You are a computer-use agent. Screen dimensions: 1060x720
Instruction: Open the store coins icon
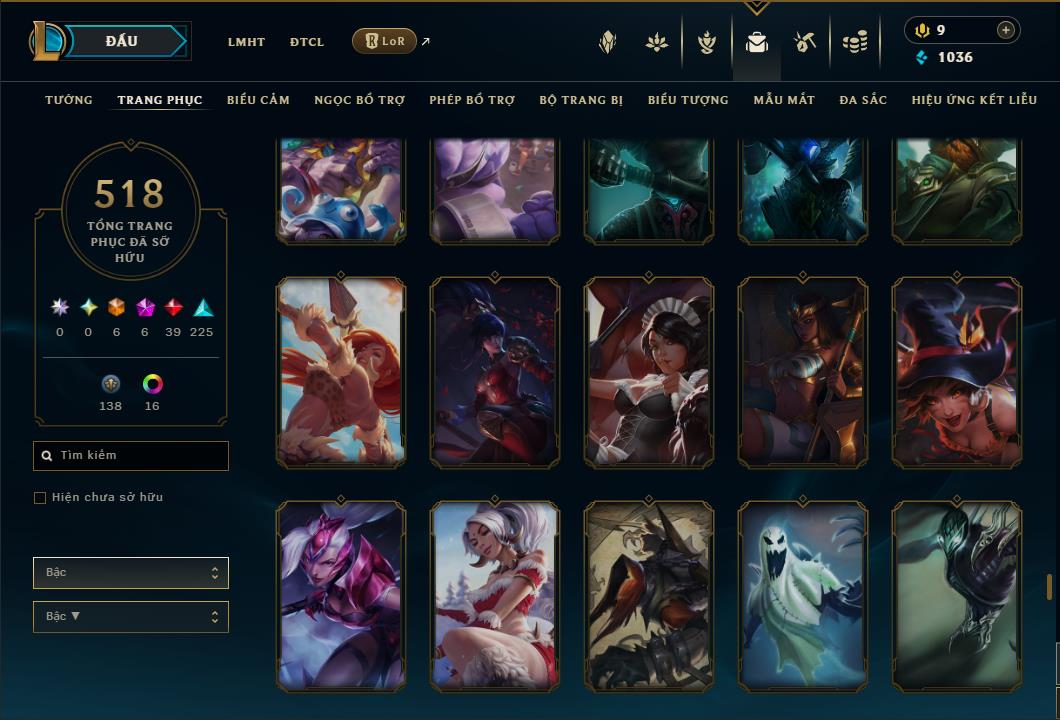pos(854,42)
